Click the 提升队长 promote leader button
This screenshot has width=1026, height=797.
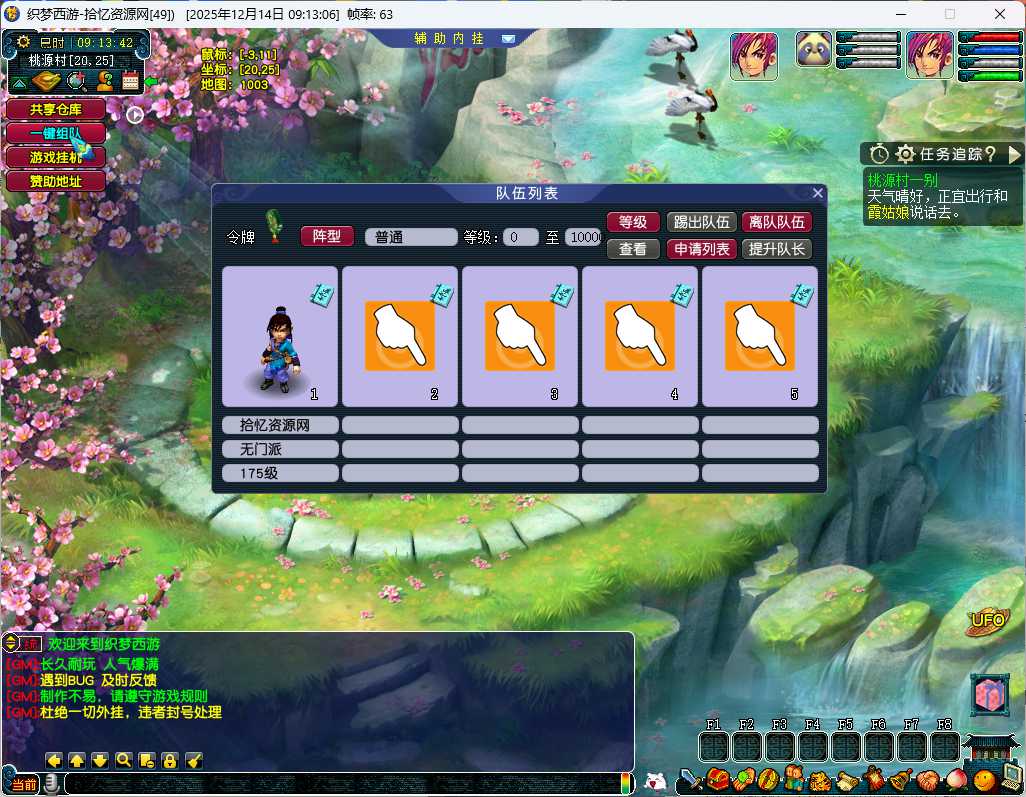pos(776,249)
